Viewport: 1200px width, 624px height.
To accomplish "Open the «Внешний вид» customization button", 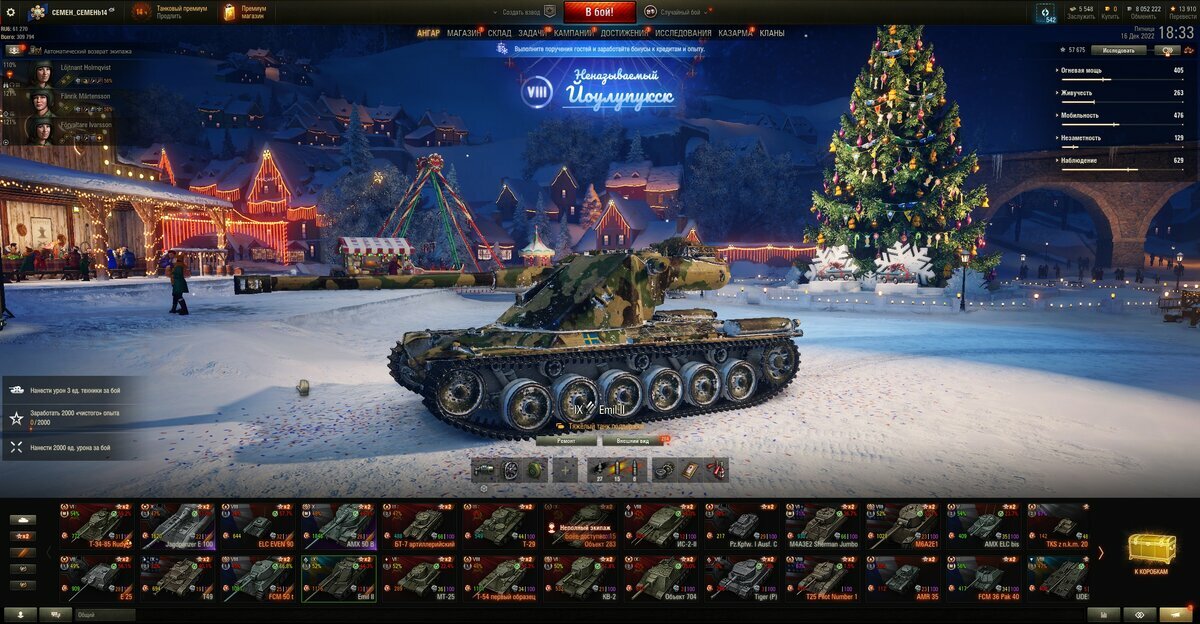I will coord(633,440).
